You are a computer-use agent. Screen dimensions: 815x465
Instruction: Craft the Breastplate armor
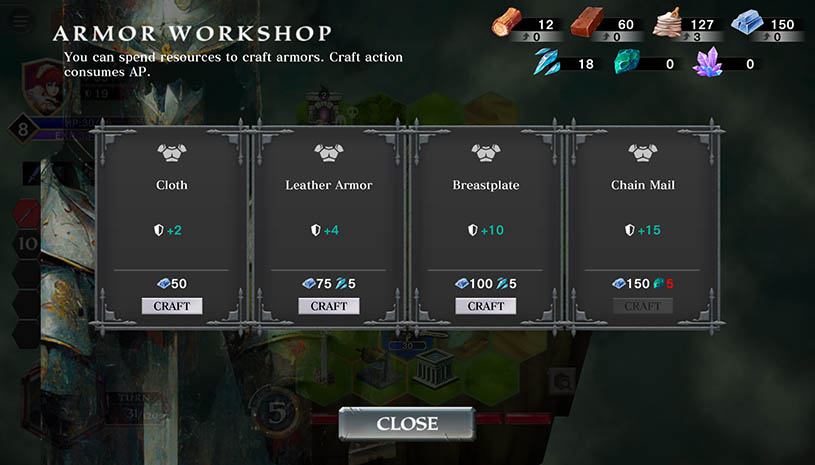tap(486, 306)
